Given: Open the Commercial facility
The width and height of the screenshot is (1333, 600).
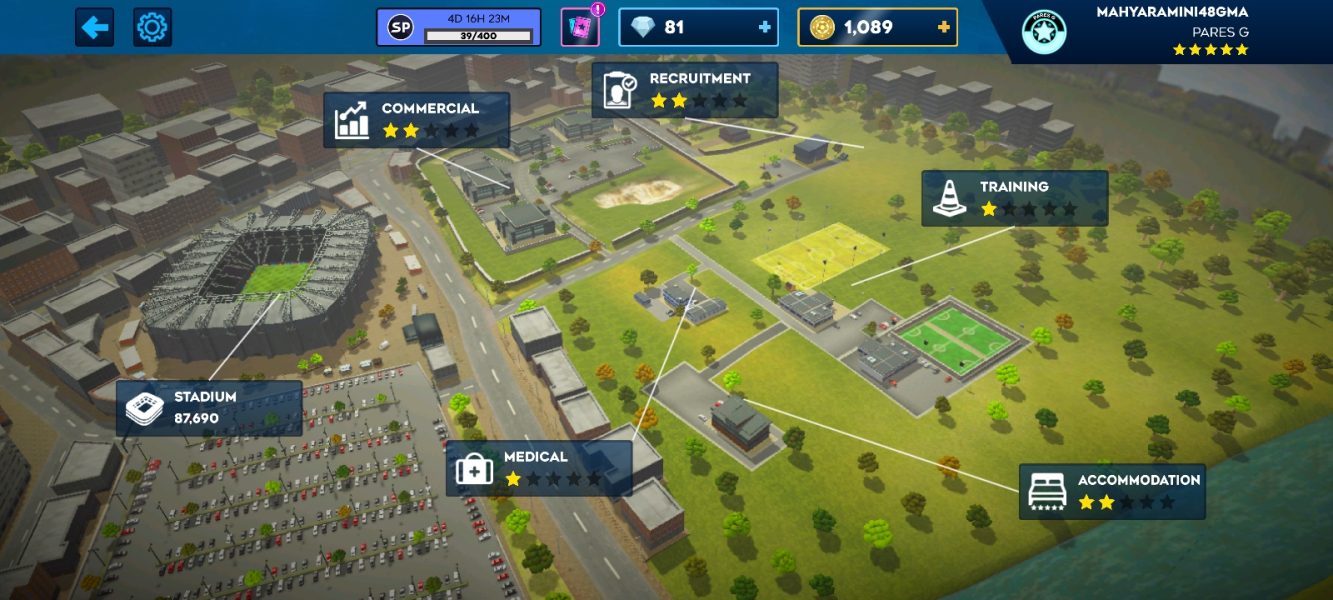Looking at the screenshot, I should (x=416, y=120).
